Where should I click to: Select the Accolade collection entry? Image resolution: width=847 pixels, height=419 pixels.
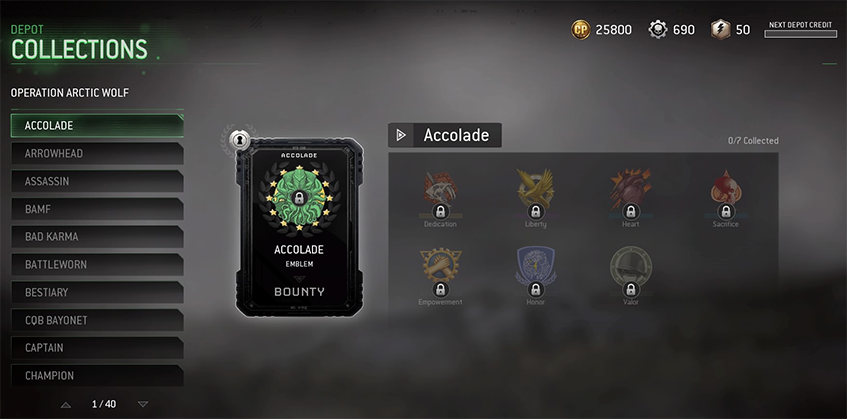tap(96, 125)
